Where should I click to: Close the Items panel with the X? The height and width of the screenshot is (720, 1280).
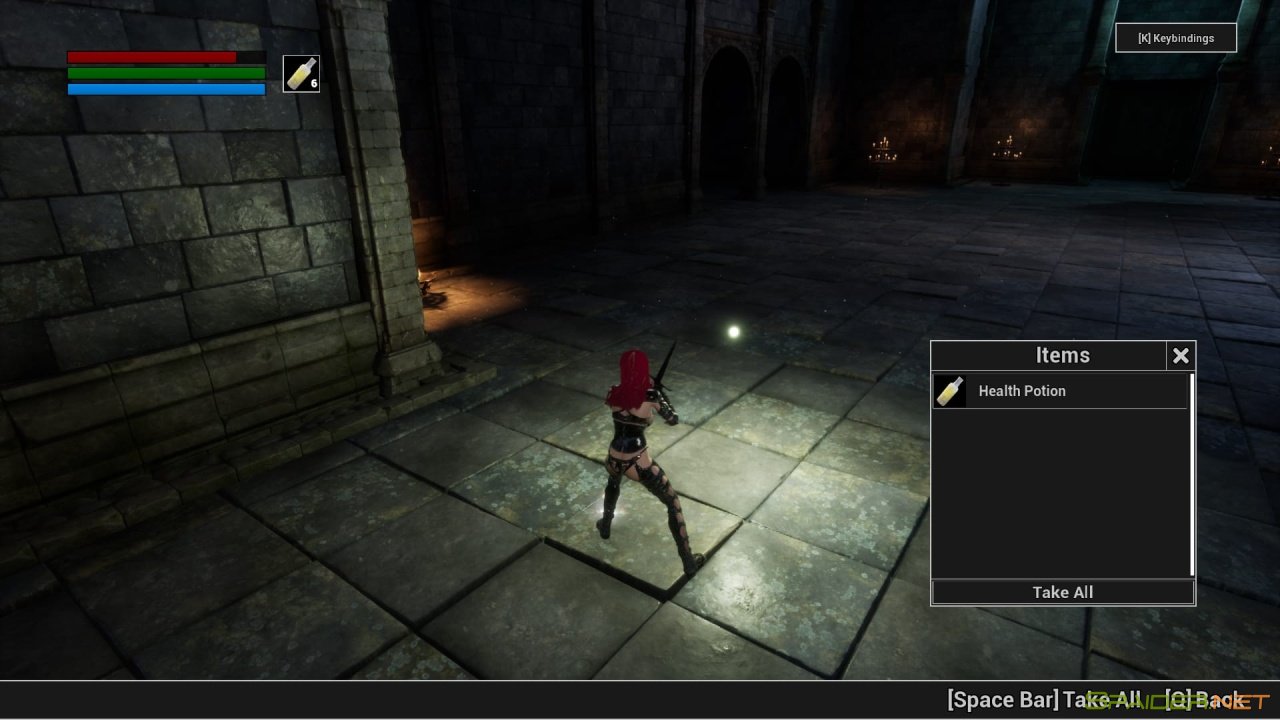(1181, 355)
